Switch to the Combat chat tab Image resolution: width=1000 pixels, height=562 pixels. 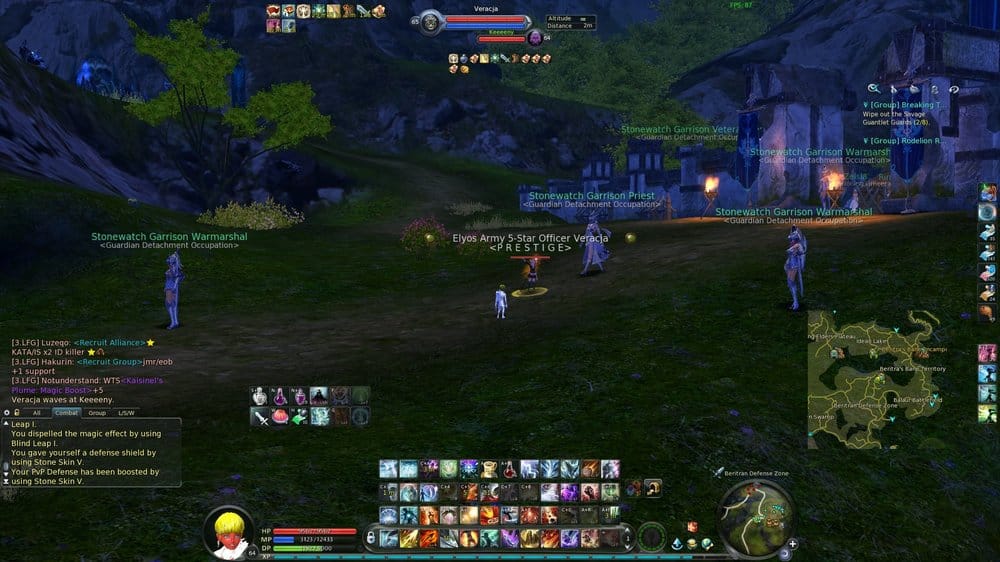coord(66,412)
